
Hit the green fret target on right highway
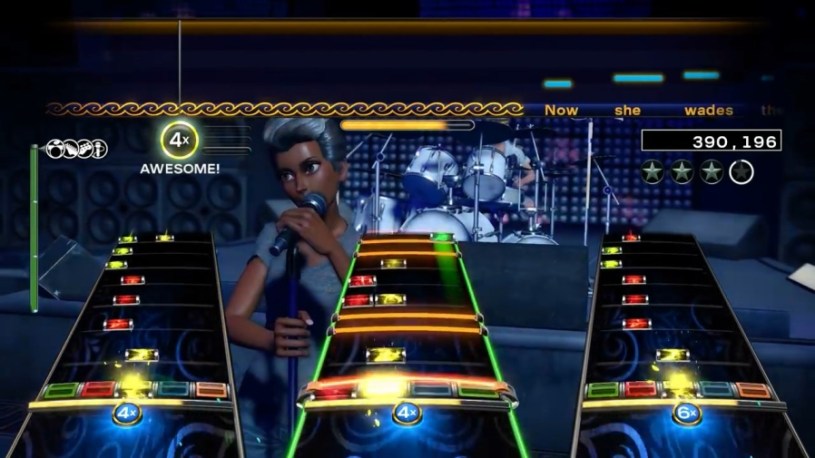[x=603, y=390]
